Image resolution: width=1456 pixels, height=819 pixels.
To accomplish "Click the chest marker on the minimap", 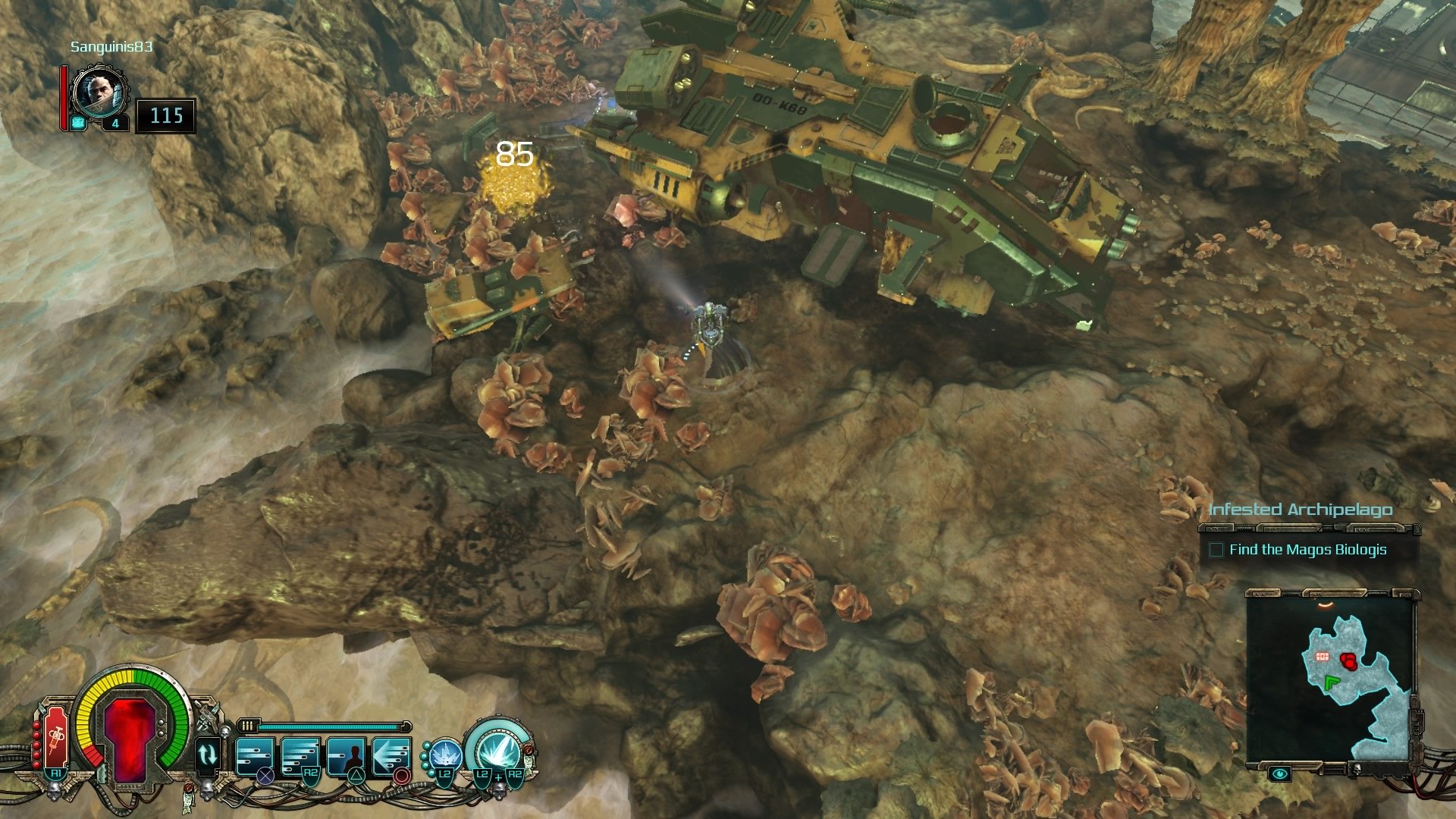I will point(1323,657).
